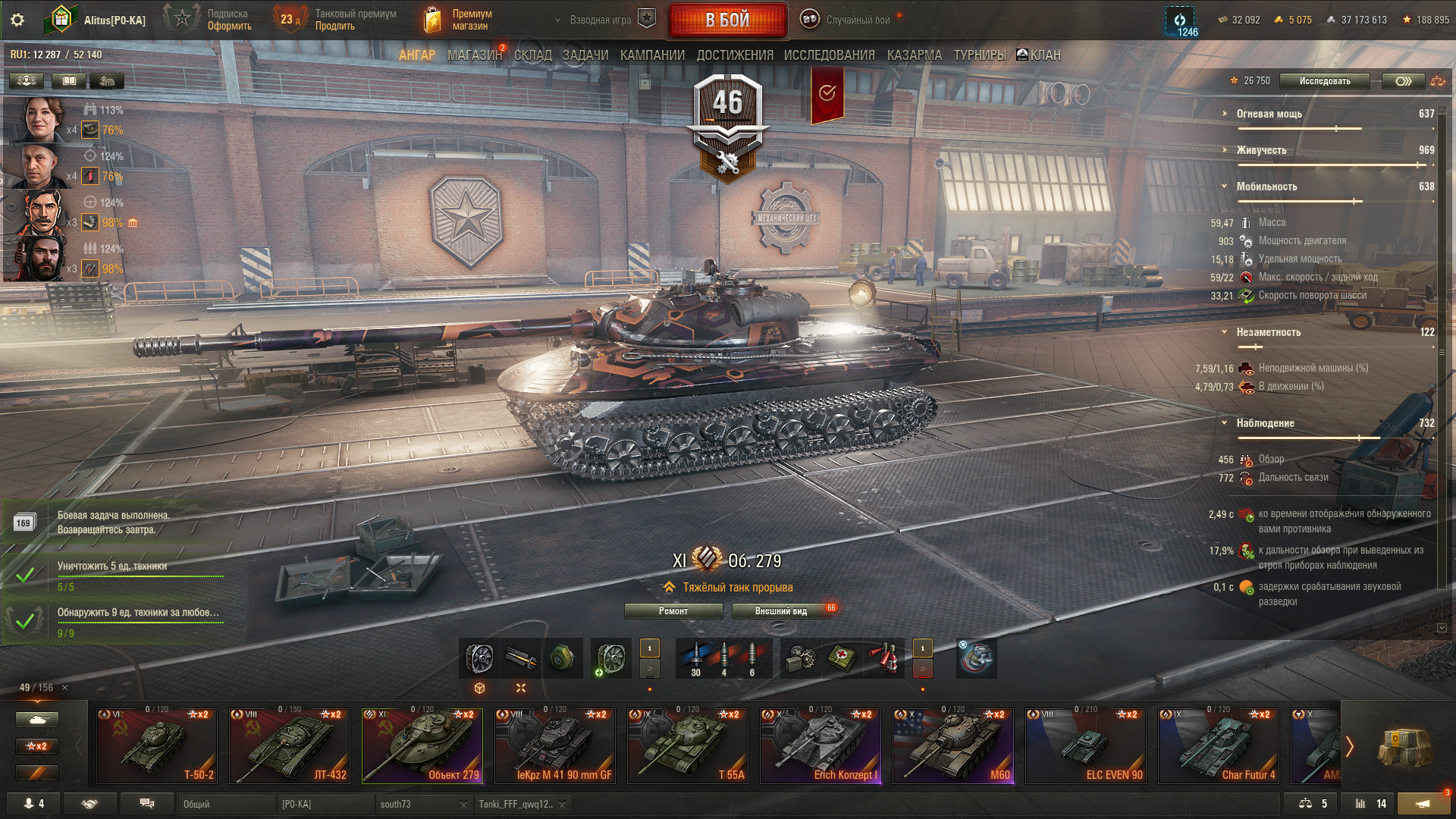Viewport: 1456px width, 819px height.
Task: Pick the ELC EVEN 90 tank
Action: 1086,745
